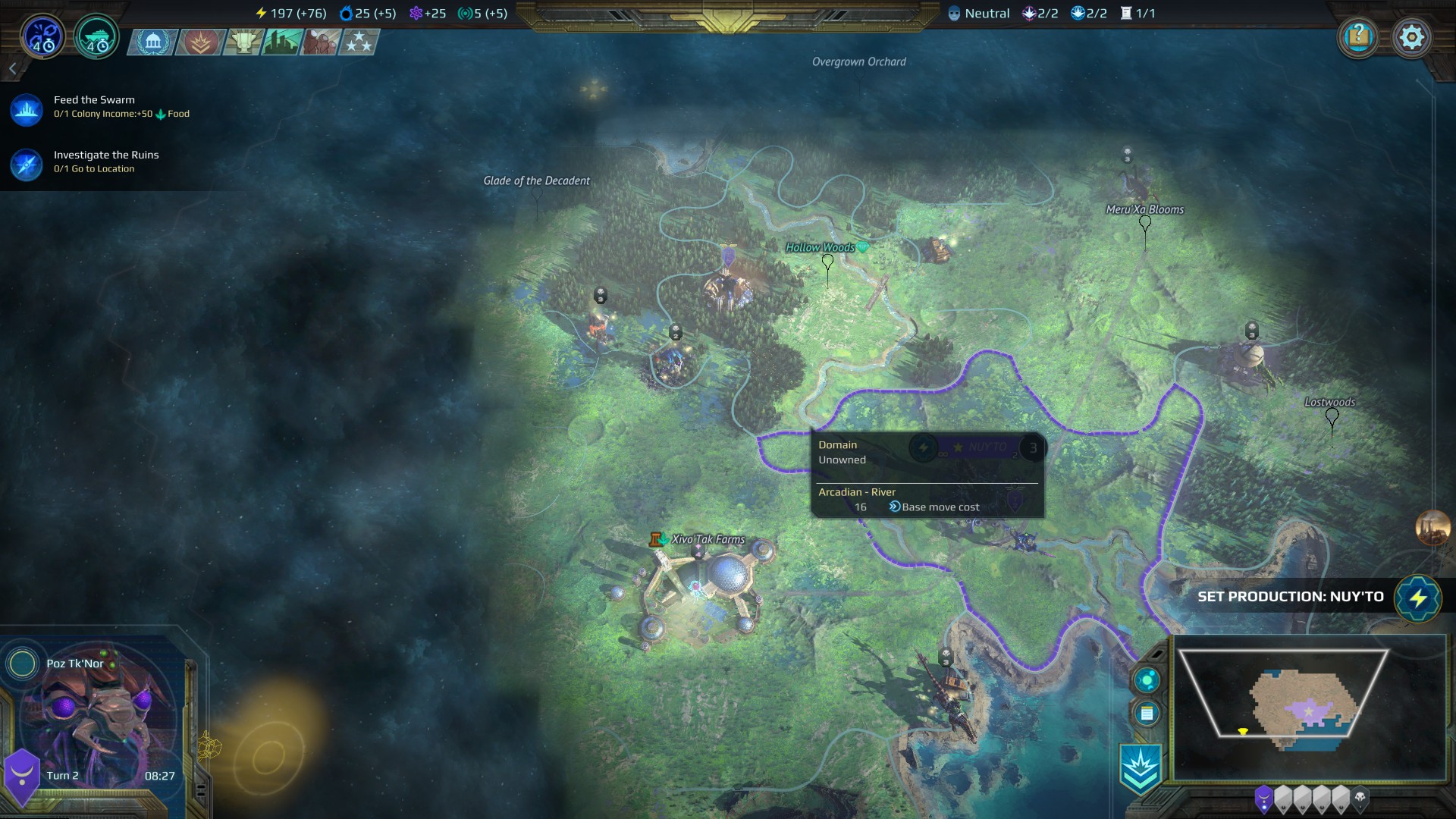Open the help question mark button
The width and height of the screenshot is (1456, 819).
tap(1358, 36)
